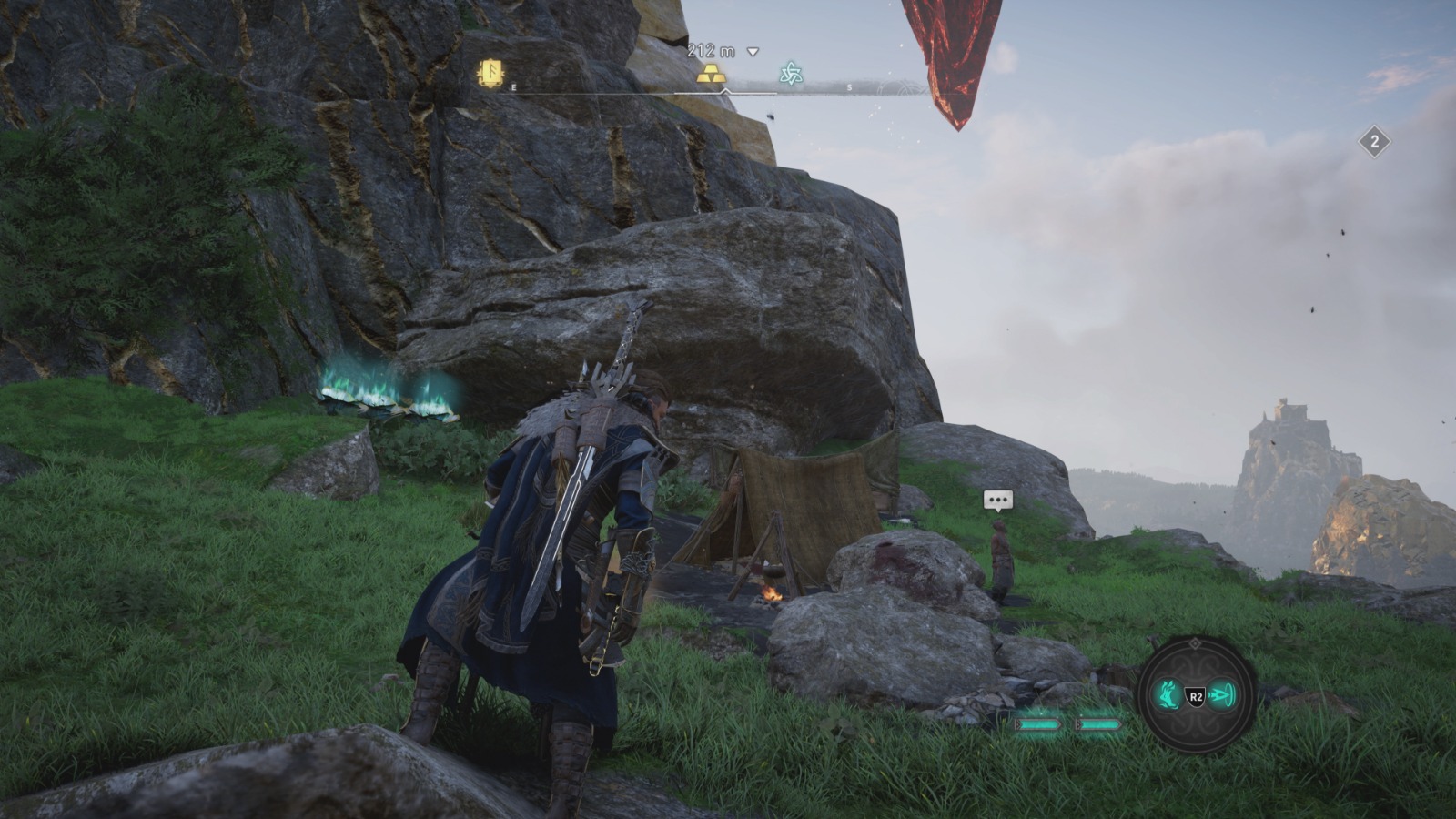Toggle the diamond ornament atop the ability wheel

(1196, 642)
